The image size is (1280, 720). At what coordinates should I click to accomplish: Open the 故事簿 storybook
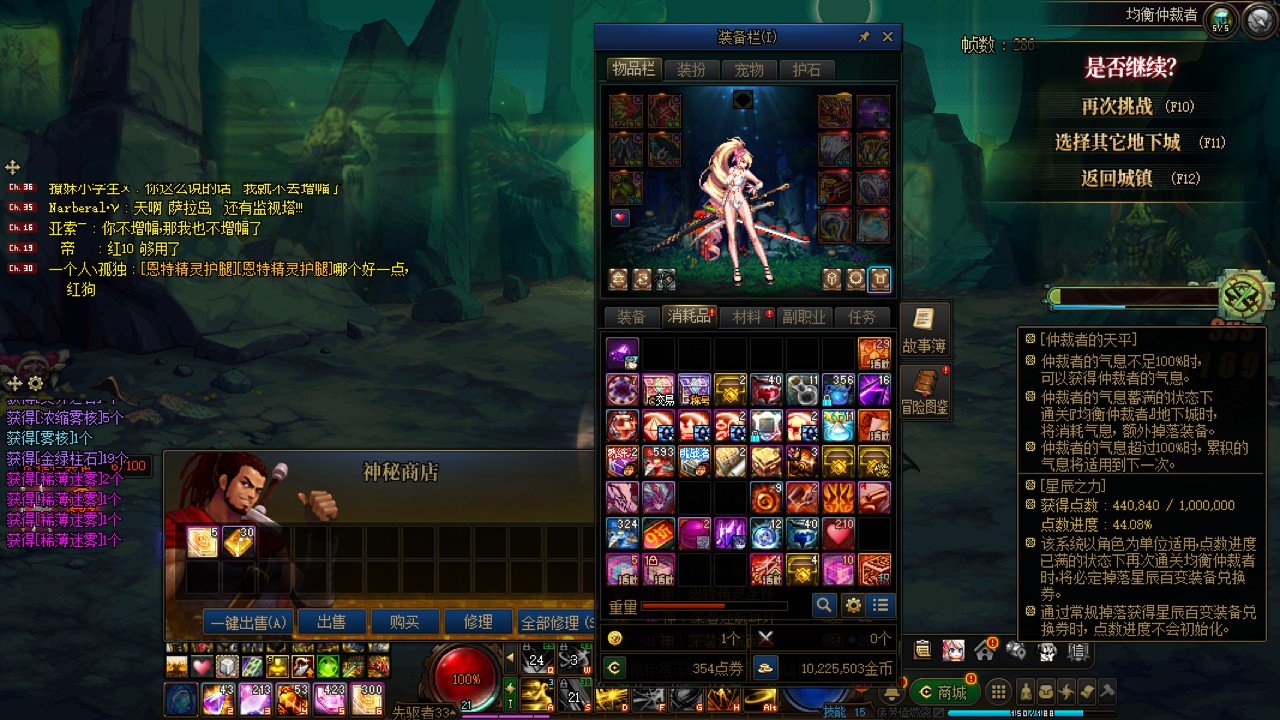pos(924,330)
